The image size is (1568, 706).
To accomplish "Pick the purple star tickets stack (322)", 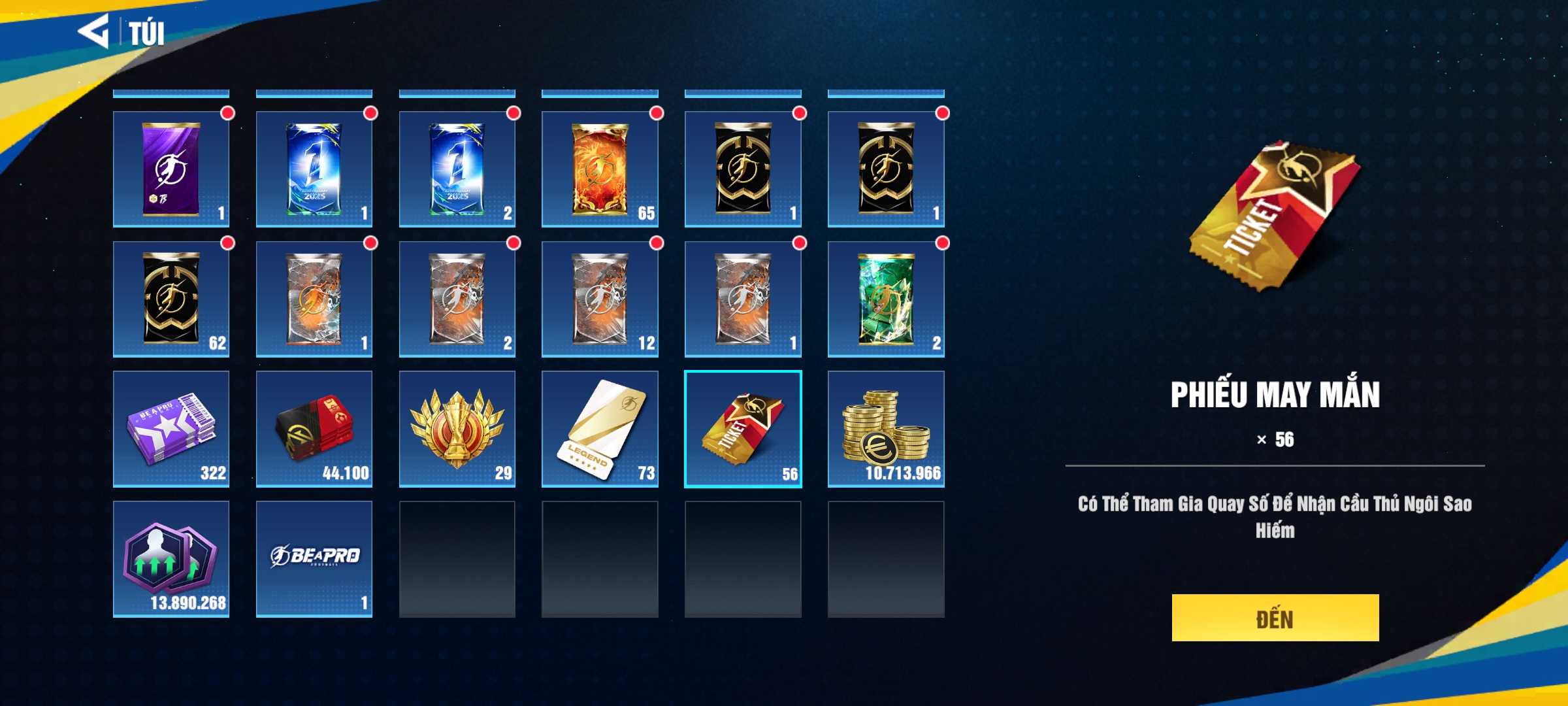I will (171, 429).
